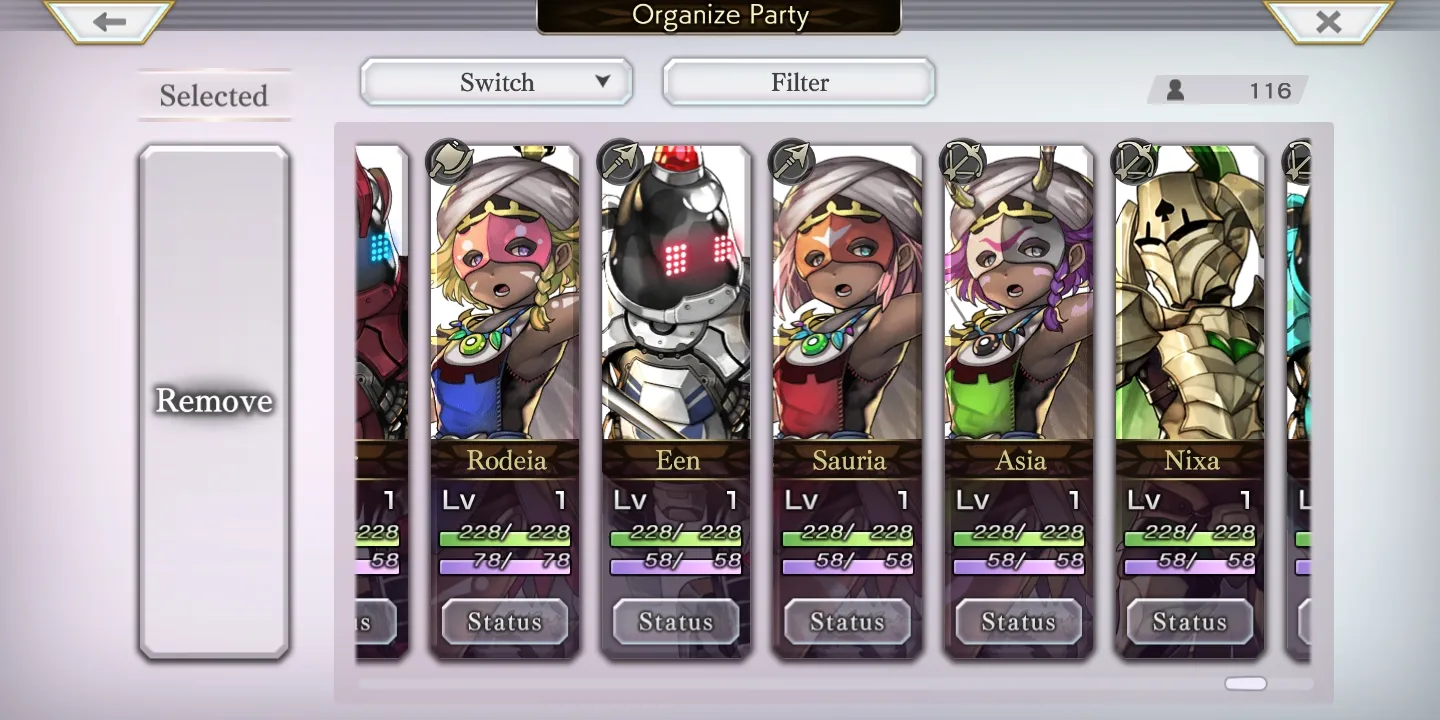Open Een's Status page
The image size is (1440, 720).
[676, 622]
